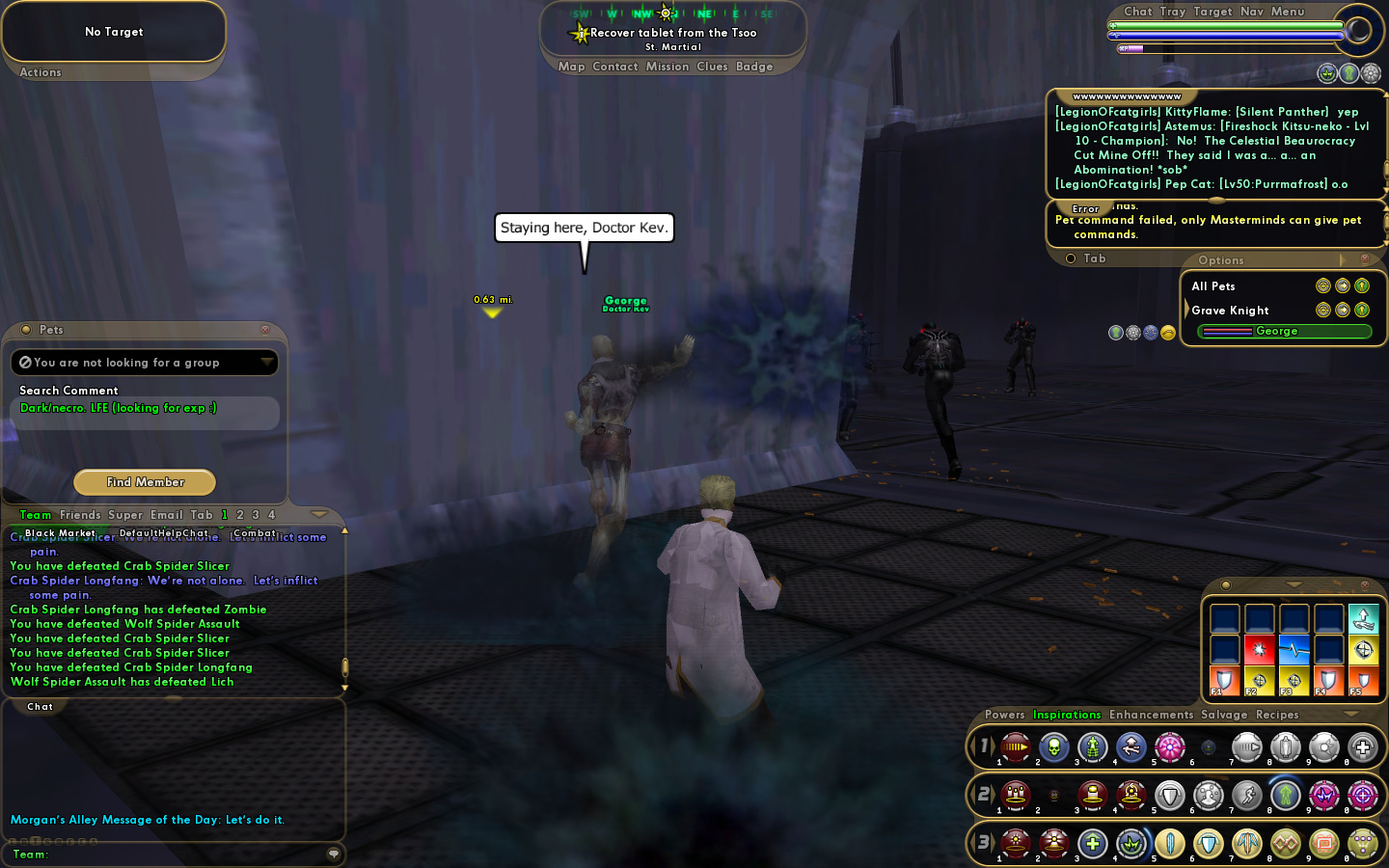Open the target Actions menu
The width and height of the screenshot is (1389, 868).
tap(41, 72)
